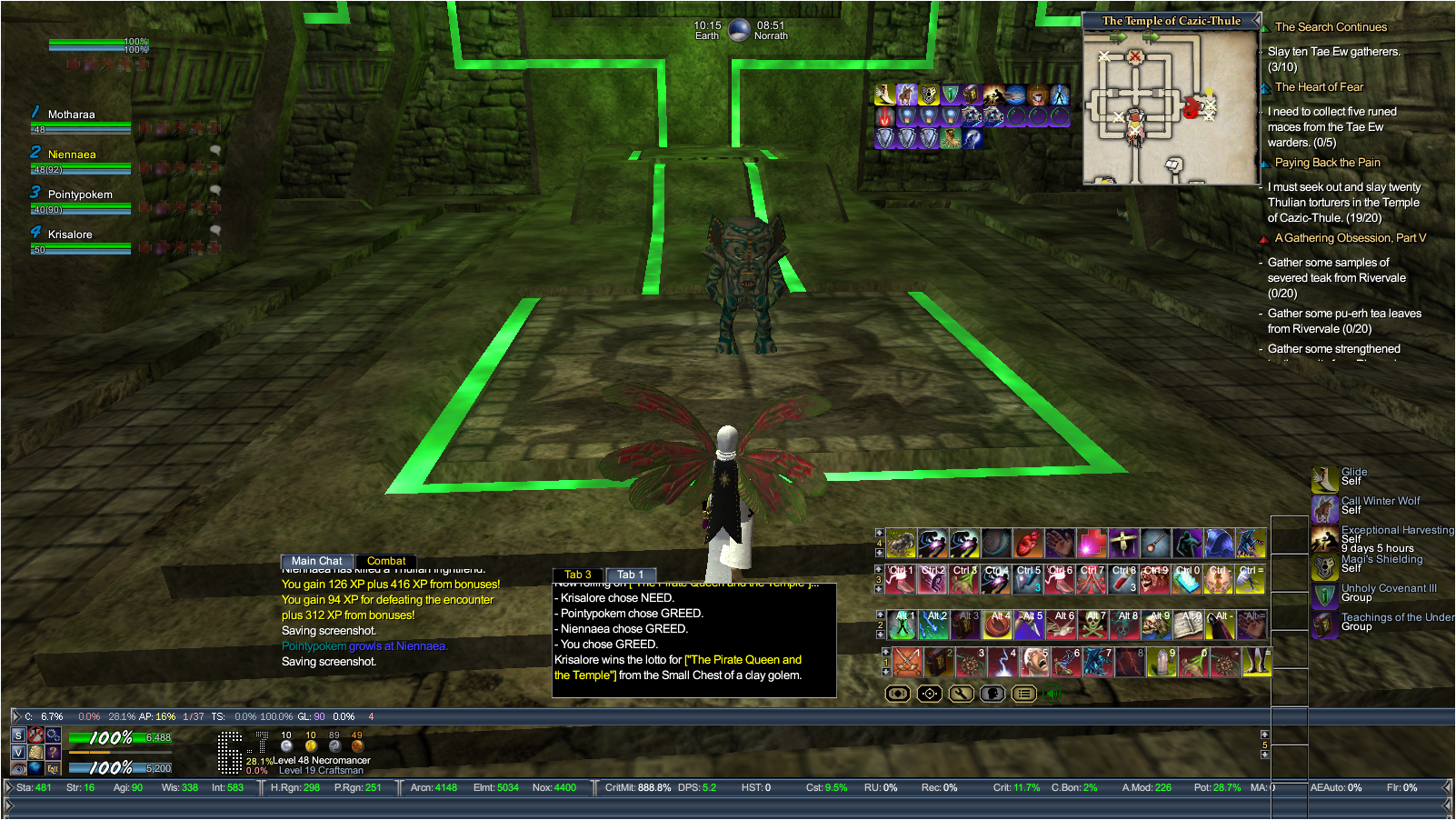Open the Main Chat tab
Viewport: 1456px width, 820px height.
[316, 561]
